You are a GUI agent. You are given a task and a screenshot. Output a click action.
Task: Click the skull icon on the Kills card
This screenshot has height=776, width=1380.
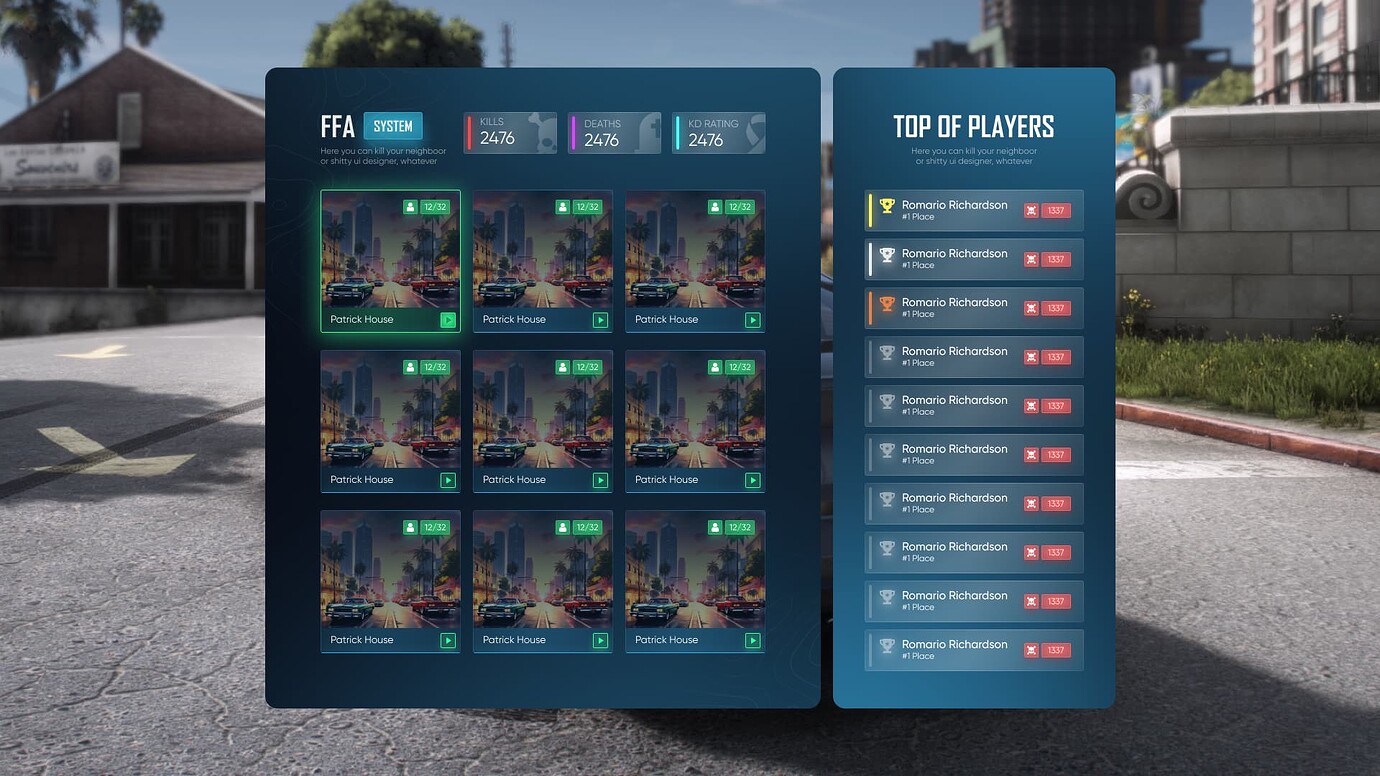click(x=542, y=134)
